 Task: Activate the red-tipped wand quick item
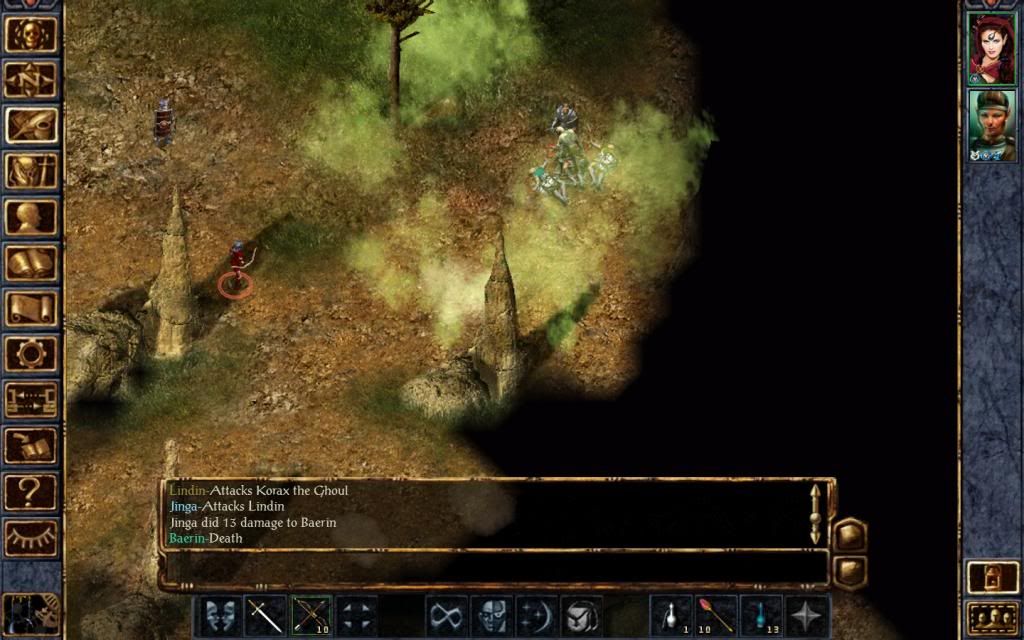716,615
